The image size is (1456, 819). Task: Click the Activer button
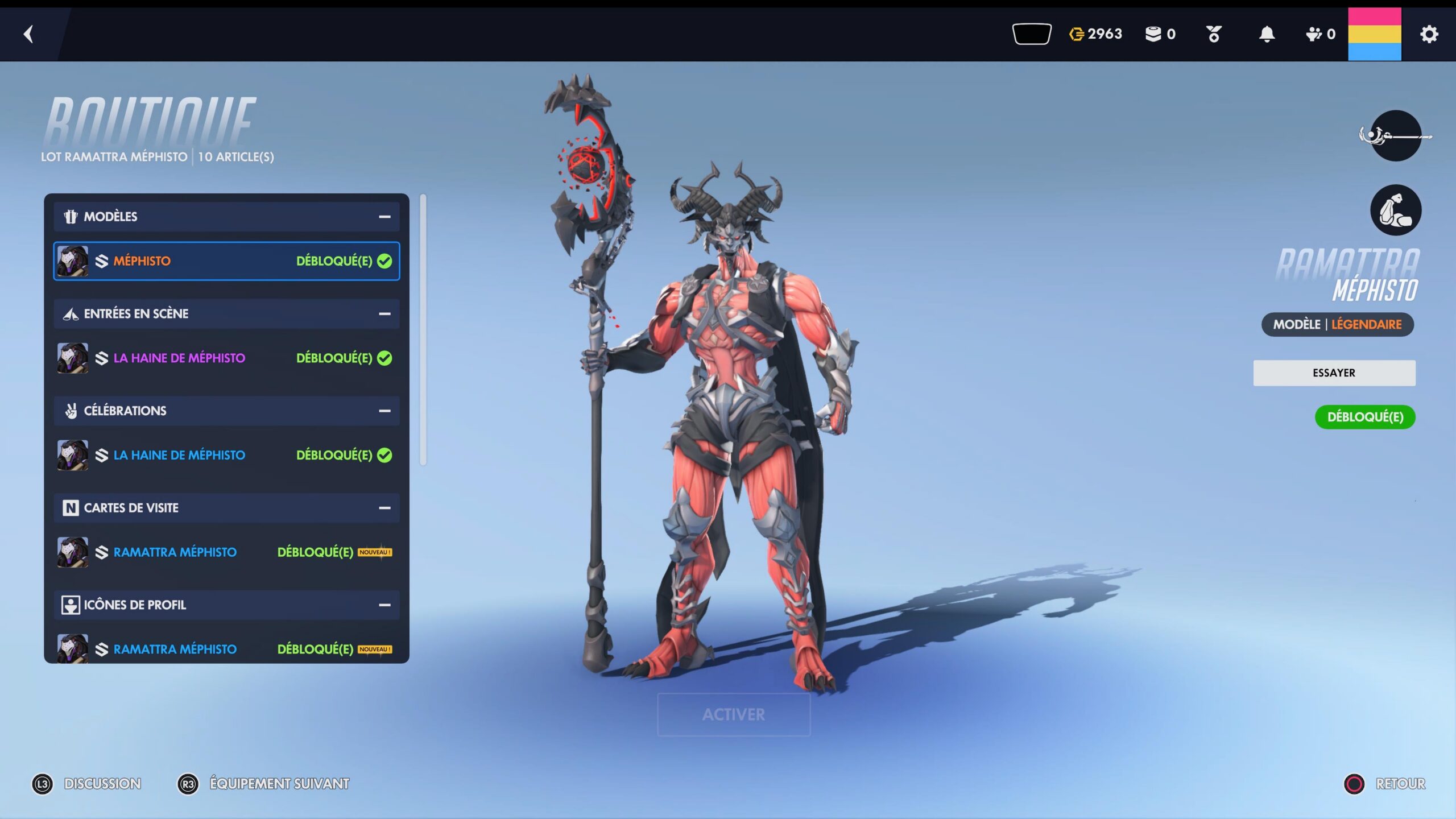734,714
